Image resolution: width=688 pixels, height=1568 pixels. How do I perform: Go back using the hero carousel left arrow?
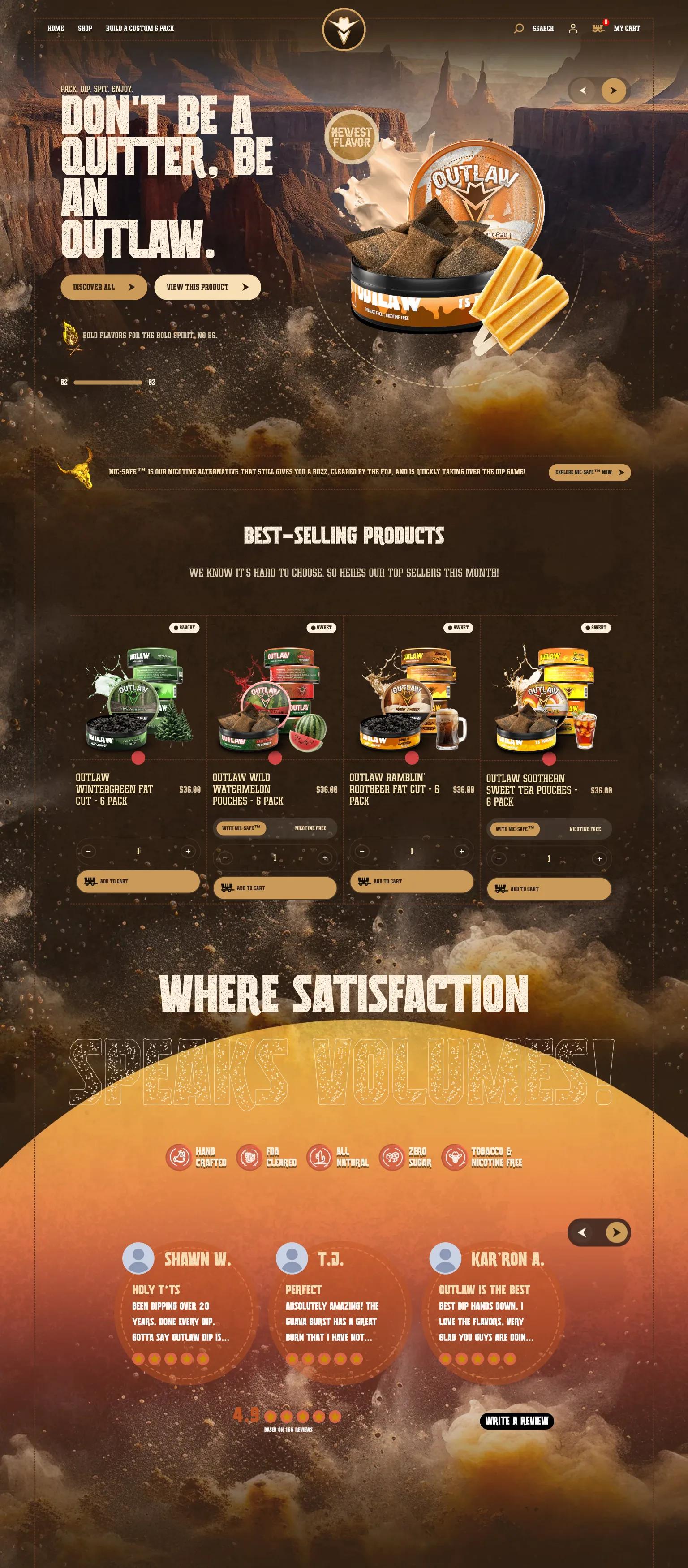(x=583, y=90)
